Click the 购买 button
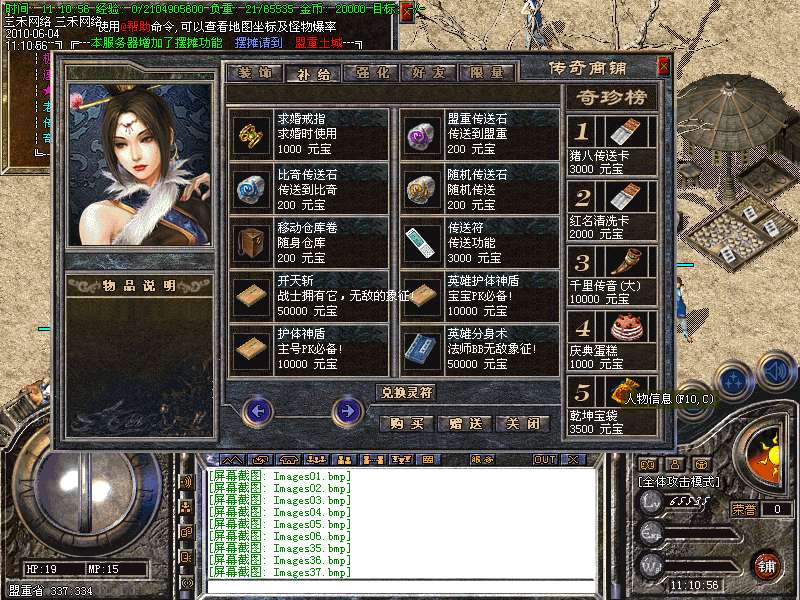The height and width of the screenshot is (600, 800). point(406,423)
